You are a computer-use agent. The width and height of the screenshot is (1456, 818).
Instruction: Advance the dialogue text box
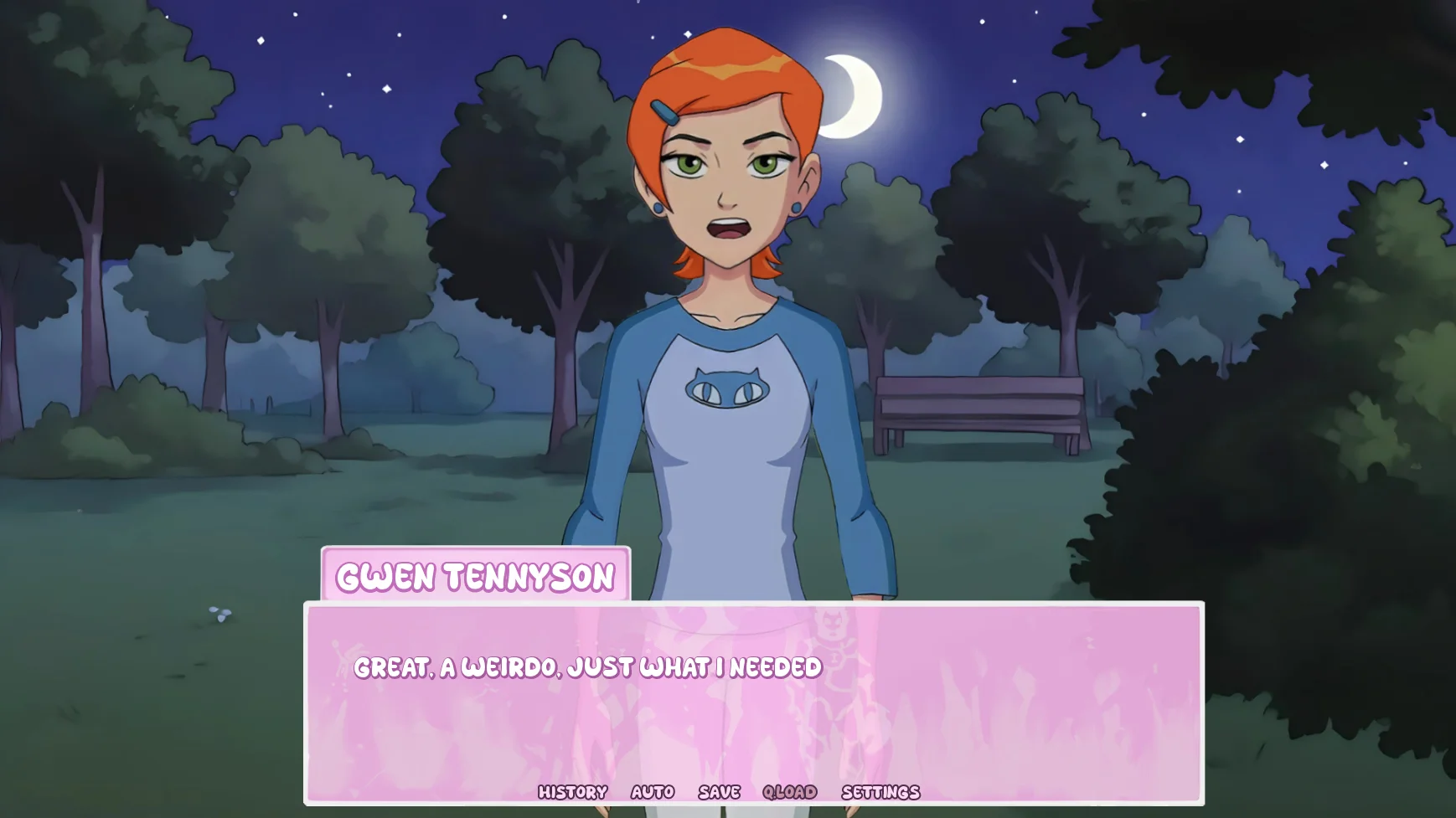point(754,712)
